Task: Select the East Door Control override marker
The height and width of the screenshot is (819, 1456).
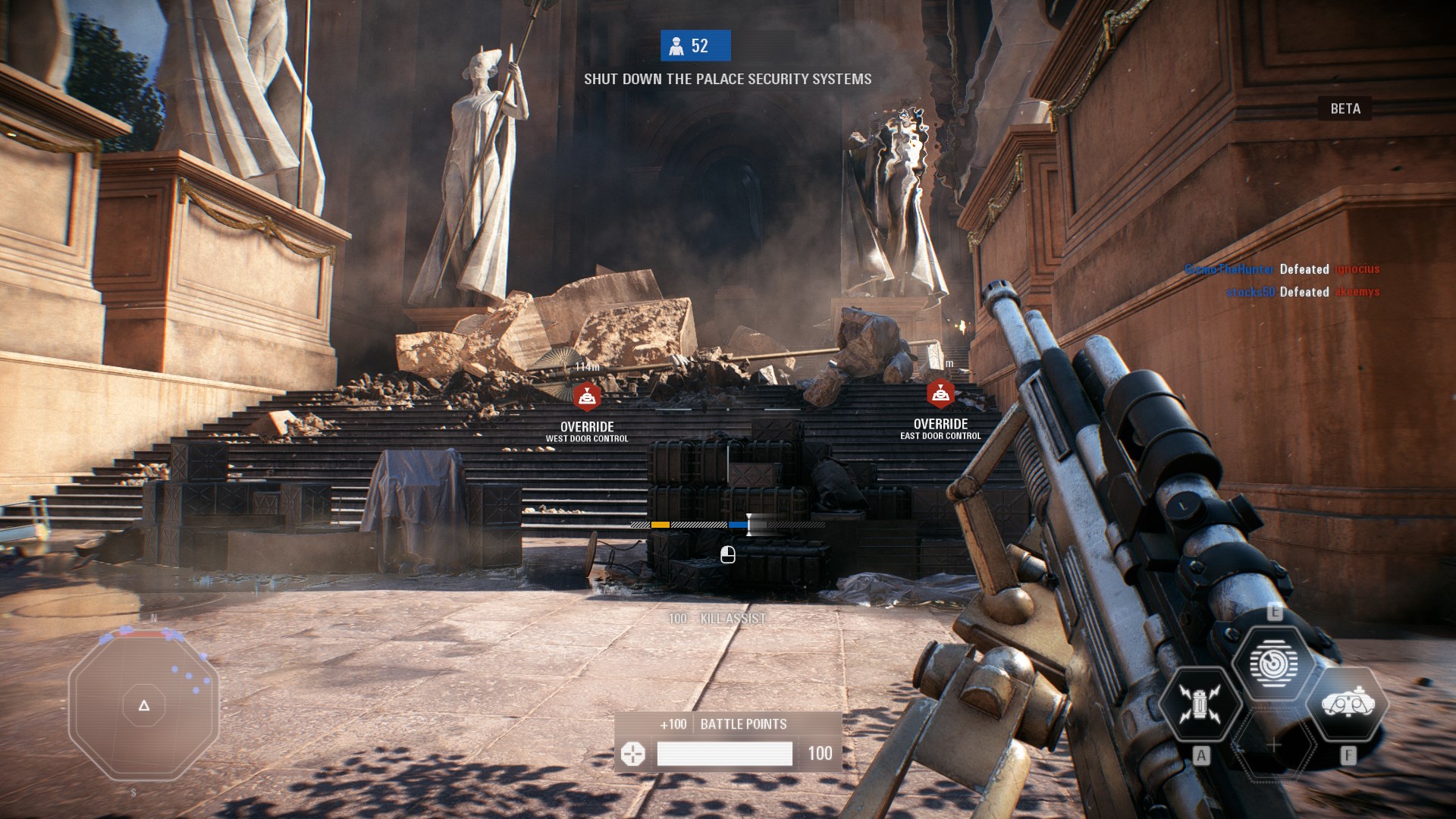Action: point(940,394)
